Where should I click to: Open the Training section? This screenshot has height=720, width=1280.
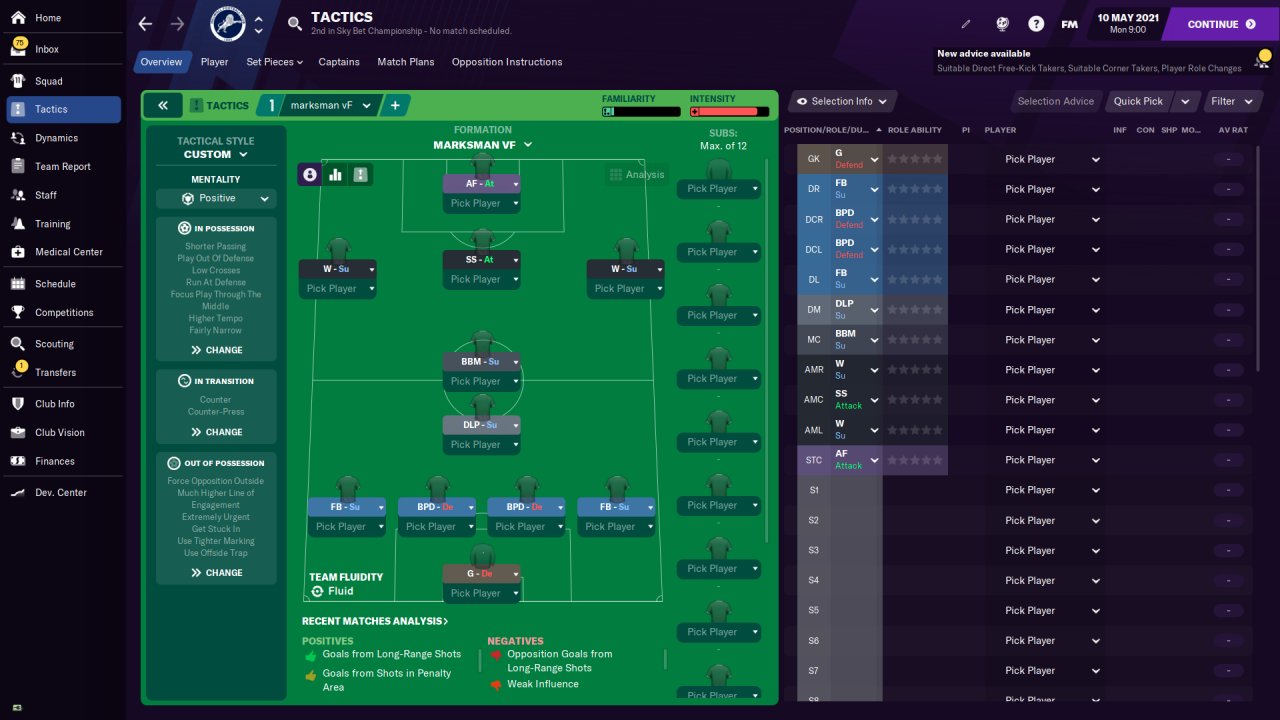[x=52, y=224]
